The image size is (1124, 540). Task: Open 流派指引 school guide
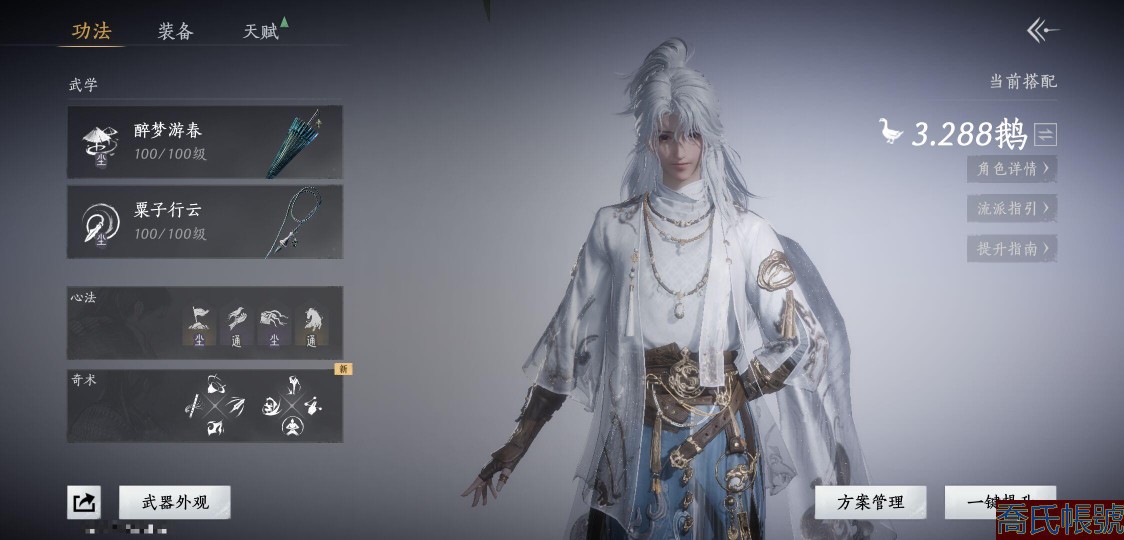(1012, 209)
